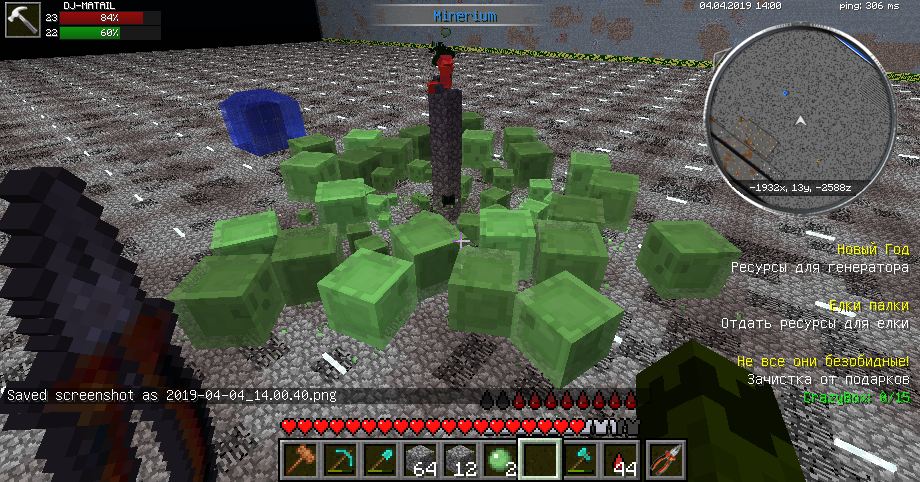
Task: Choose the diamond pickaxe in the hotbar
Action: coord(341,461)
